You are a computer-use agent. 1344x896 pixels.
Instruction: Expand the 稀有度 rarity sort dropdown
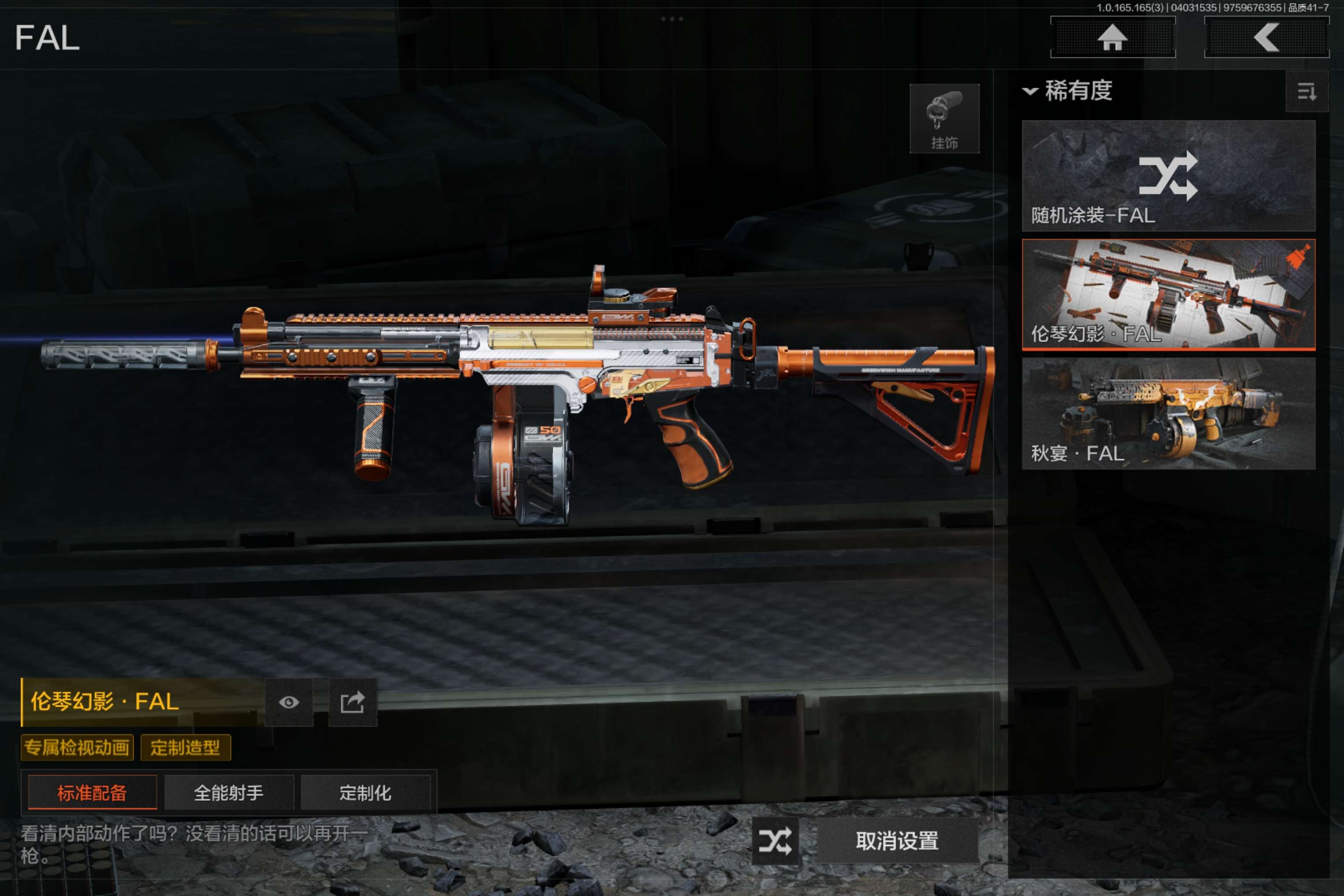[1068, 90]
